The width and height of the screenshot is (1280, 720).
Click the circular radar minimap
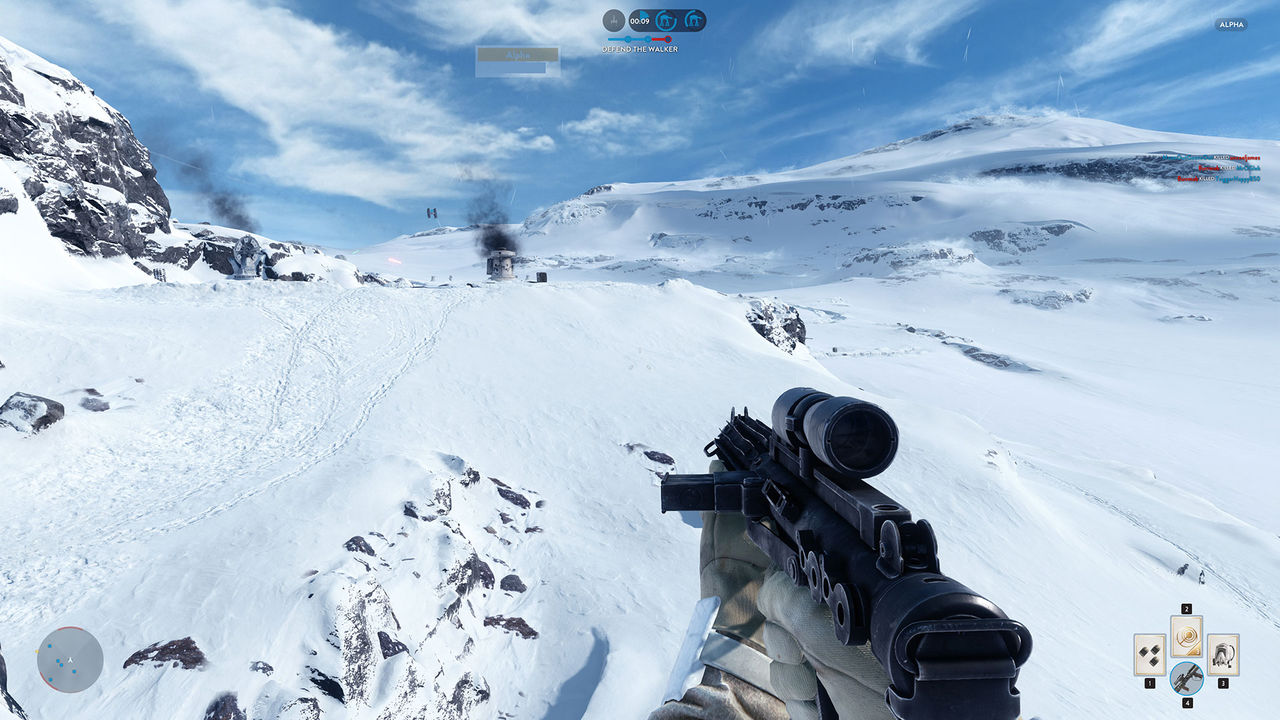pos(70,659)
